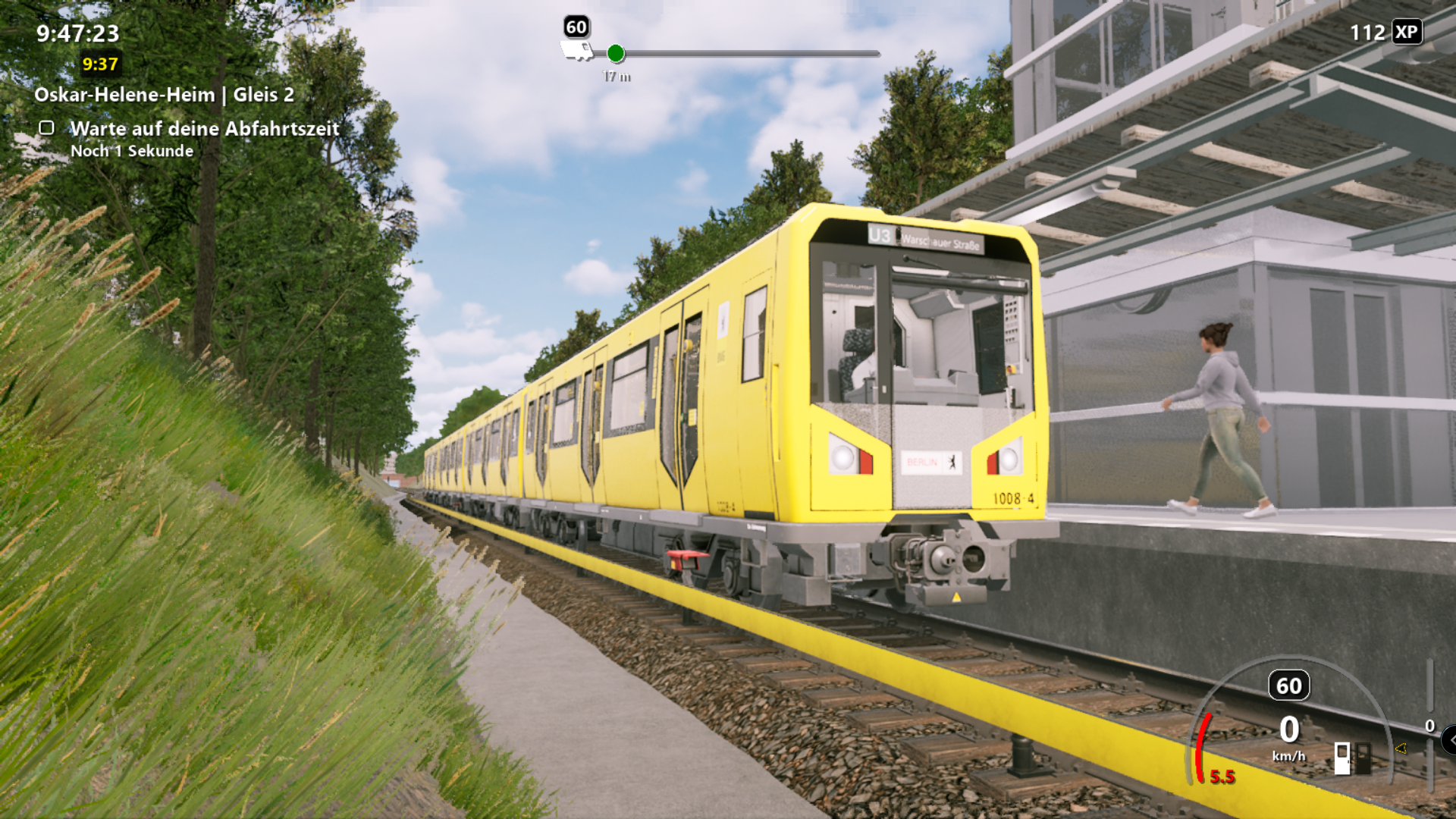This screenshot has width=1456, height=819.
Task: Select the dark right door icon
Action: click(1363, 758)
